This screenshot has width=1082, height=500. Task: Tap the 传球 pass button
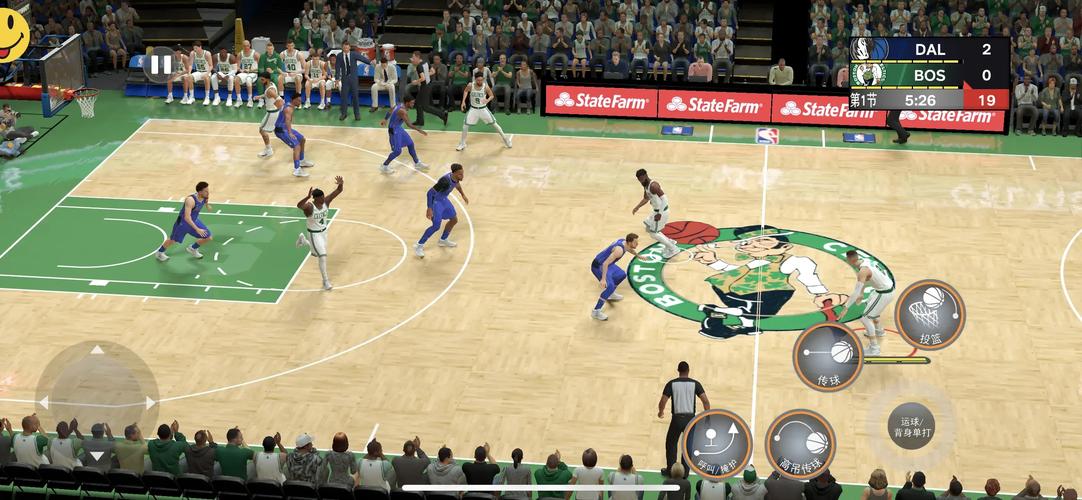coord(828,357)
